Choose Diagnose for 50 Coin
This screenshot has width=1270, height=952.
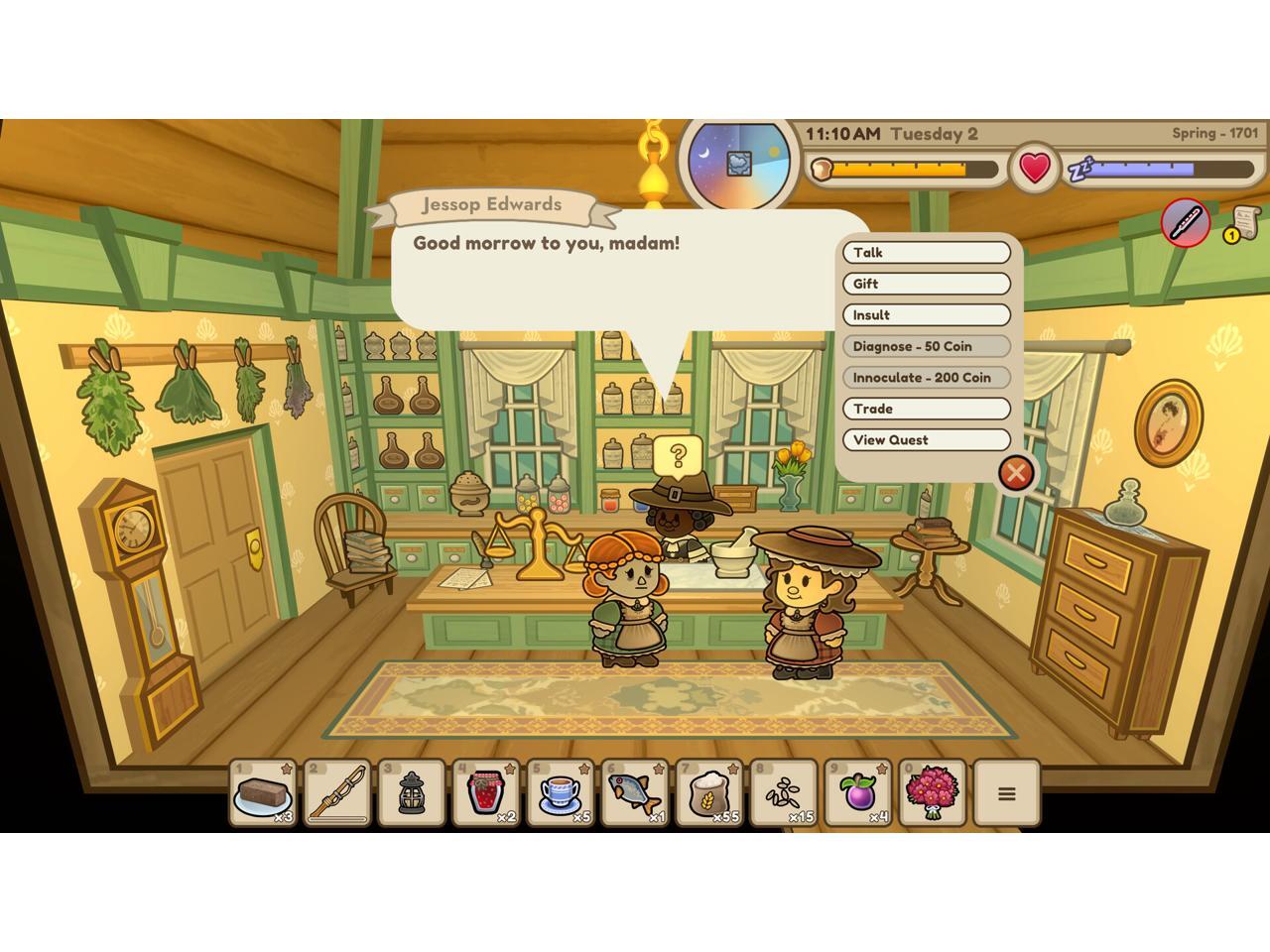(926, 346)
